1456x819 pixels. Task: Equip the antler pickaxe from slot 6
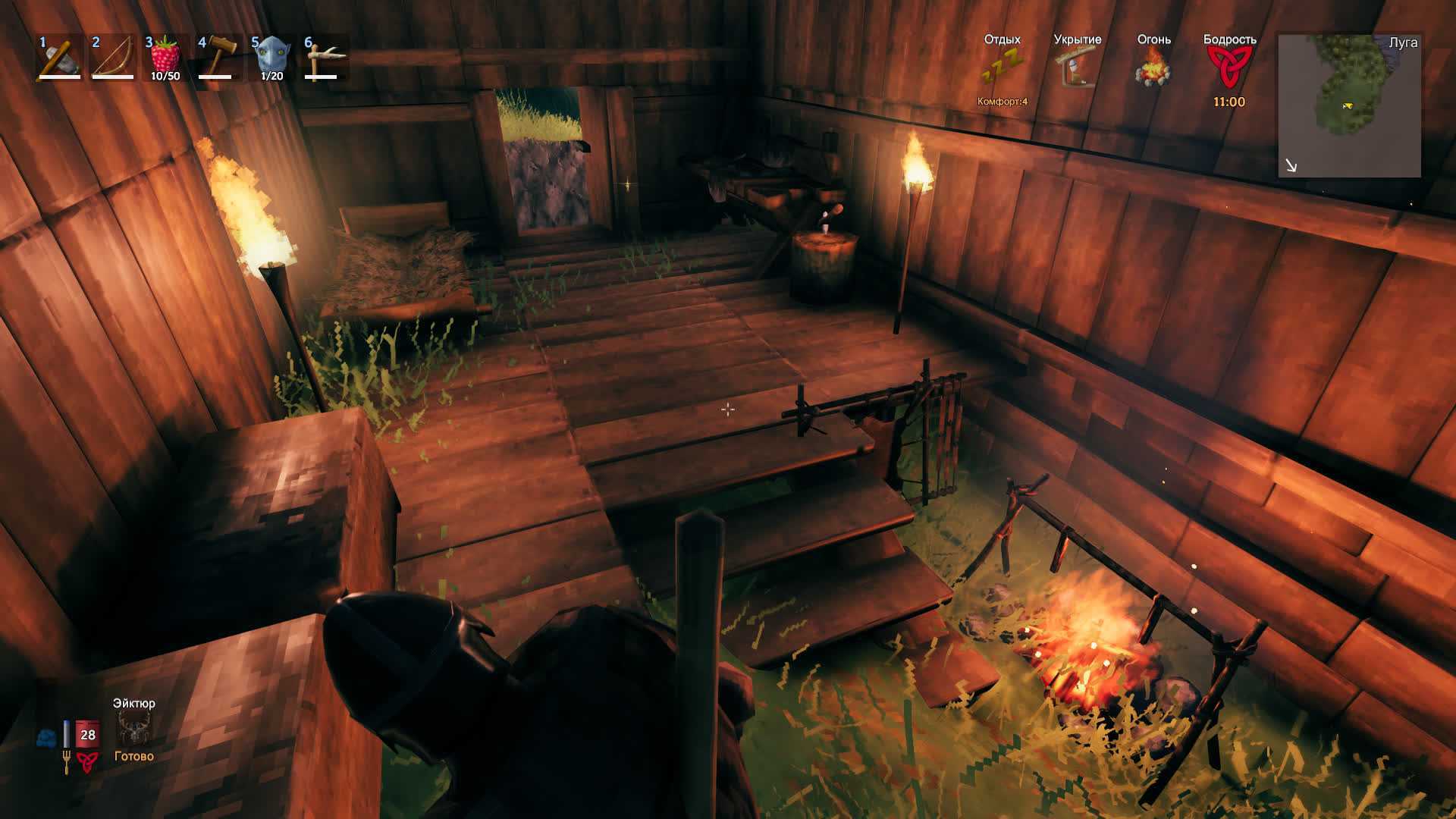[x=325, y=57]
